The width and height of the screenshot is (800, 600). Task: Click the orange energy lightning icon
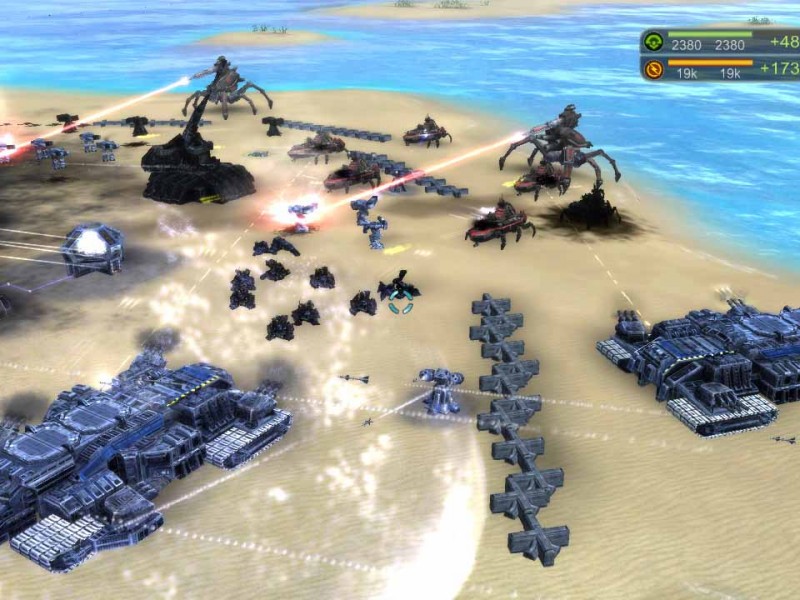point(654,69)
